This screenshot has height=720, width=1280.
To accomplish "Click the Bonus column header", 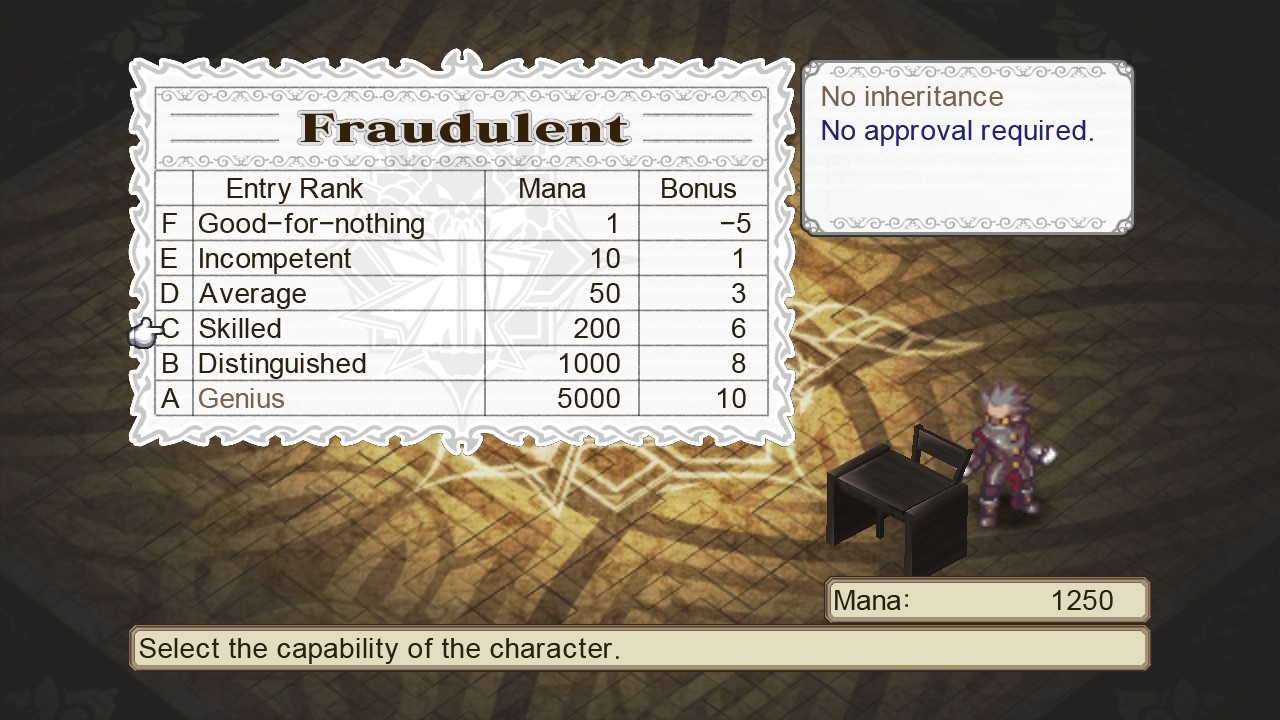I will (x=700, y=188).
